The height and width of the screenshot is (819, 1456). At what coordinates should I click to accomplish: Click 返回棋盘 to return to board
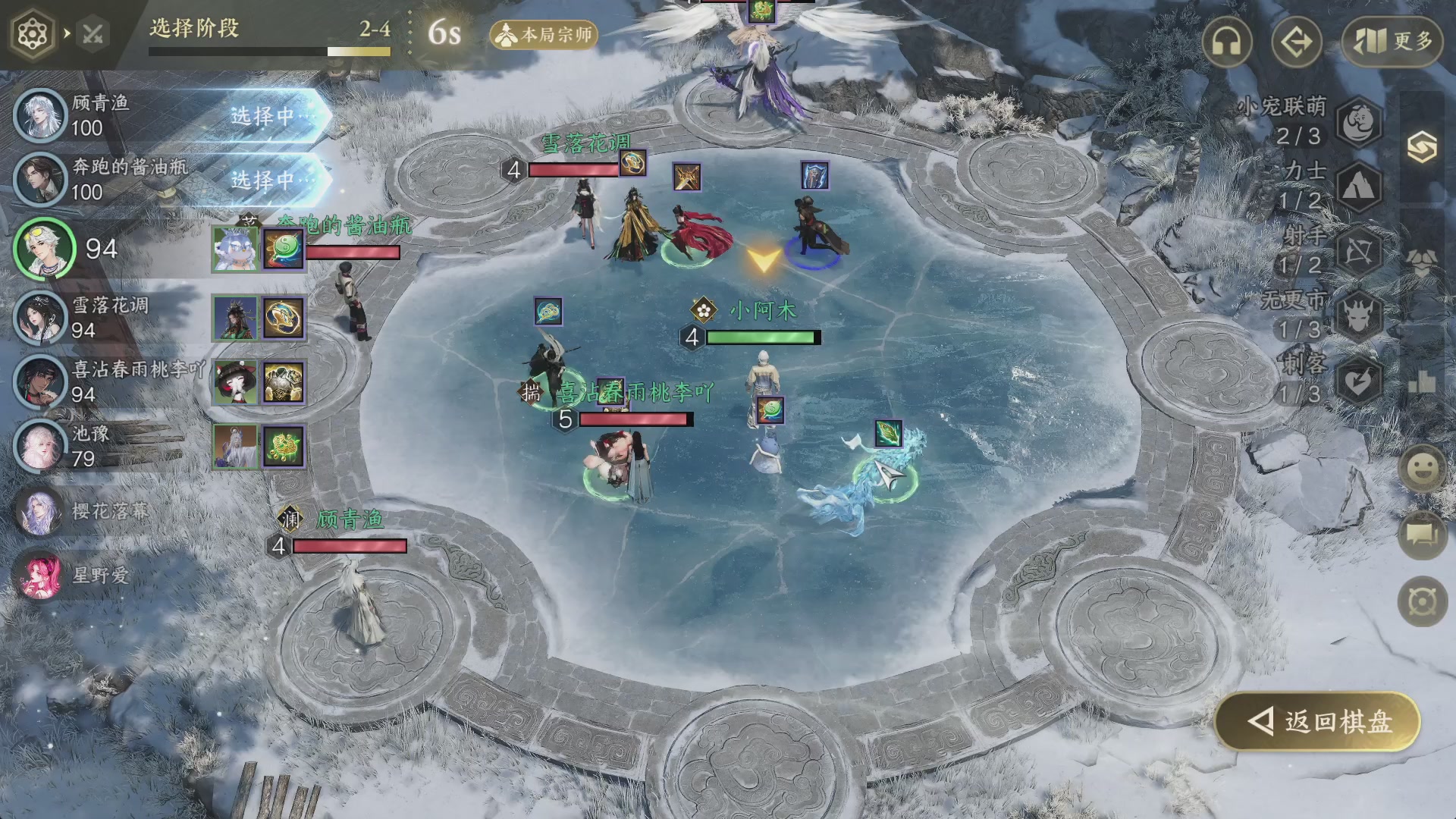click(1318, 721)
